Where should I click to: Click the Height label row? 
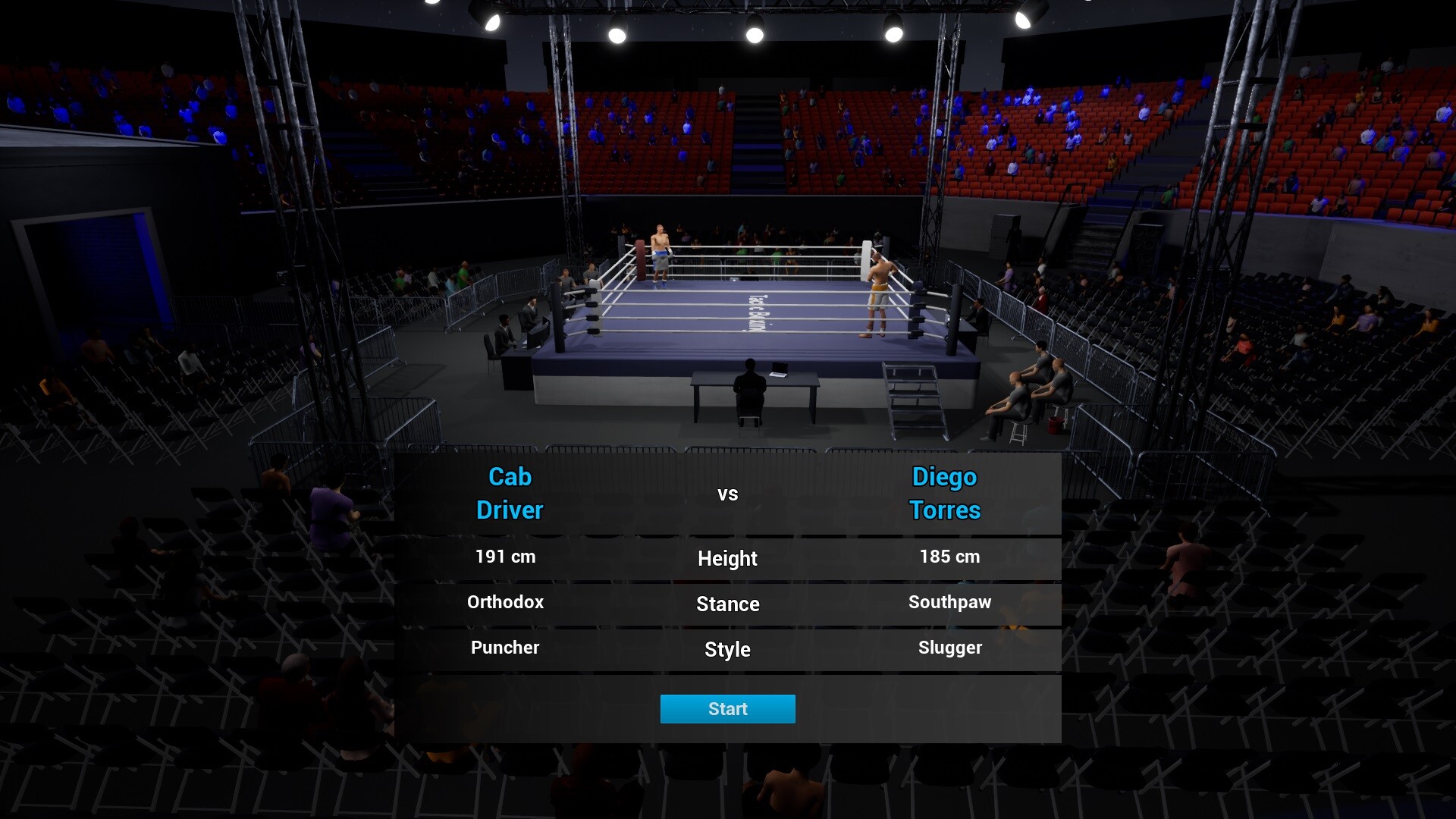[726, 559]
